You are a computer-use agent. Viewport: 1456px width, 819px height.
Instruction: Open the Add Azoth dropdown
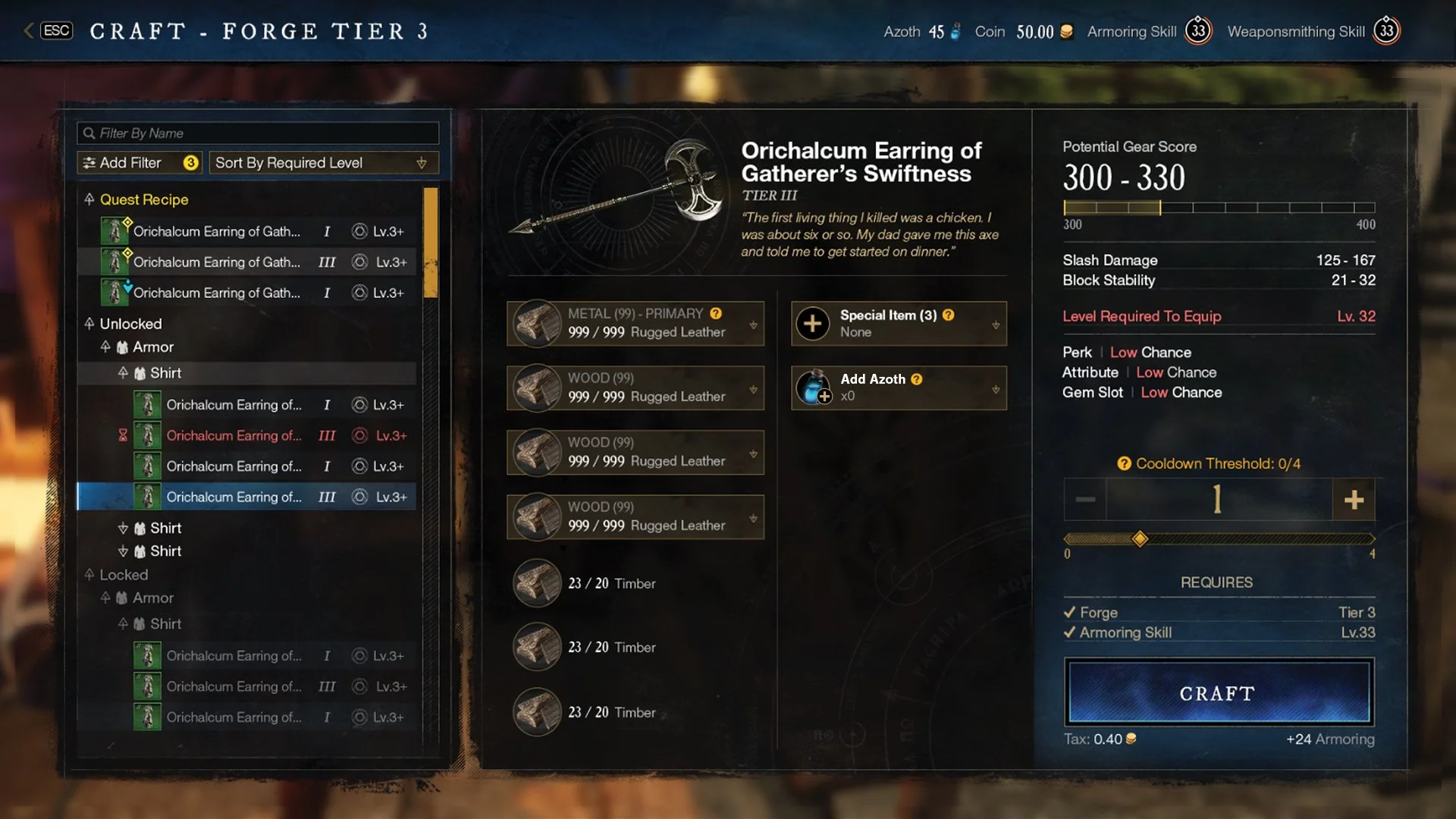coord(899,388)
